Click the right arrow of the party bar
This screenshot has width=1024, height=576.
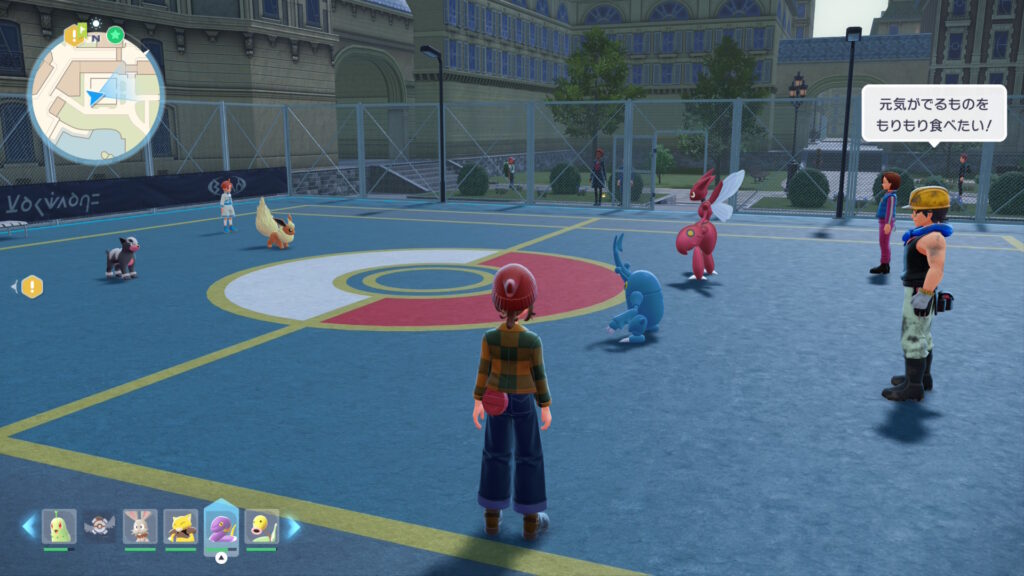(293, 526)
